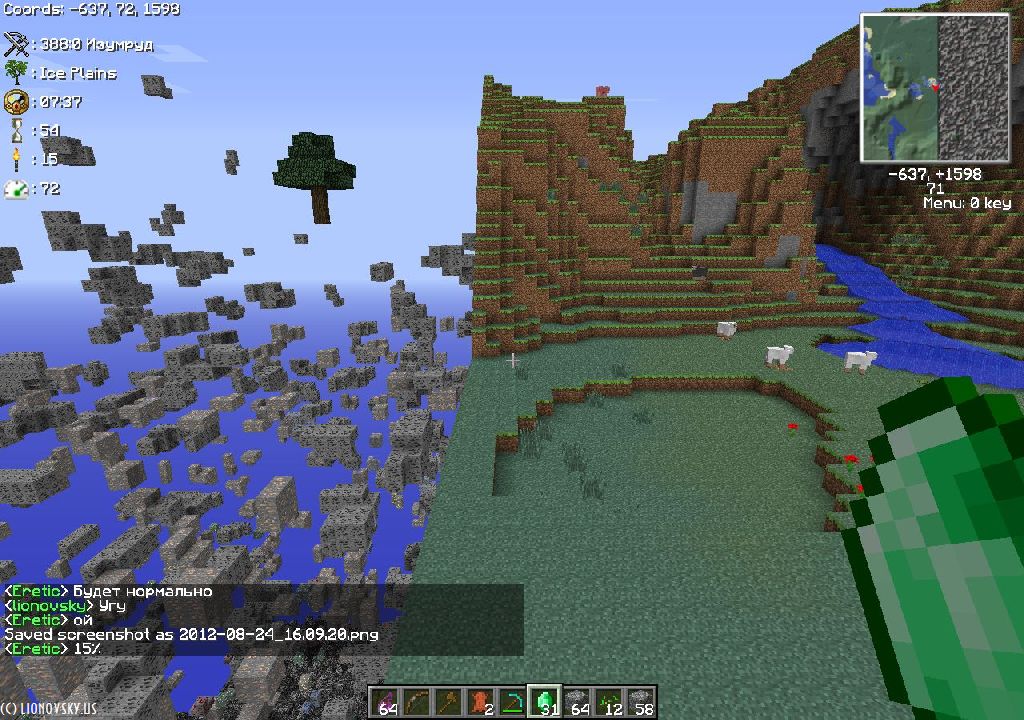Select the orange item slot with 2
Image resolution: width=1024 pixels, height=720 pixels.
coord(480,701)
